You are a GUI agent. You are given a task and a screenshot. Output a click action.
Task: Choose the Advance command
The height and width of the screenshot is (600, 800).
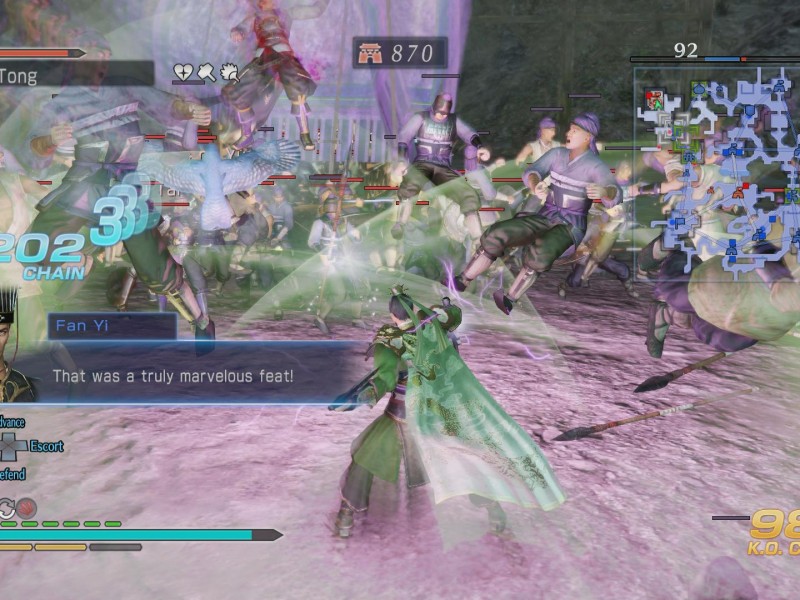12,423
